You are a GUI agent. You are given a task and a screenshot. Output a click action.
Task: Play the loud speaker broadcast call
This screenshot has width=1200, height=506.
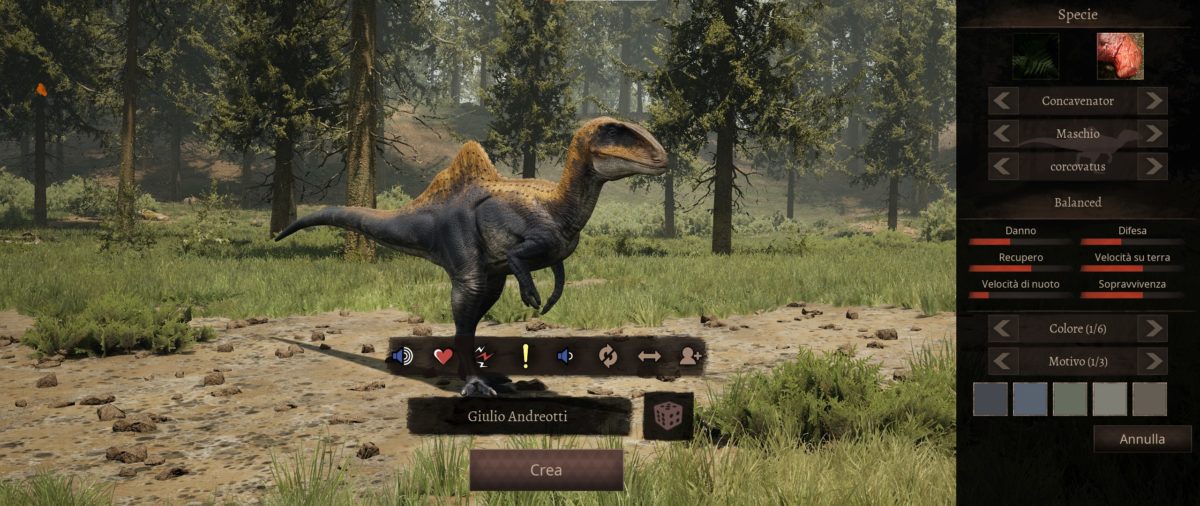click(x=402, y=356)
